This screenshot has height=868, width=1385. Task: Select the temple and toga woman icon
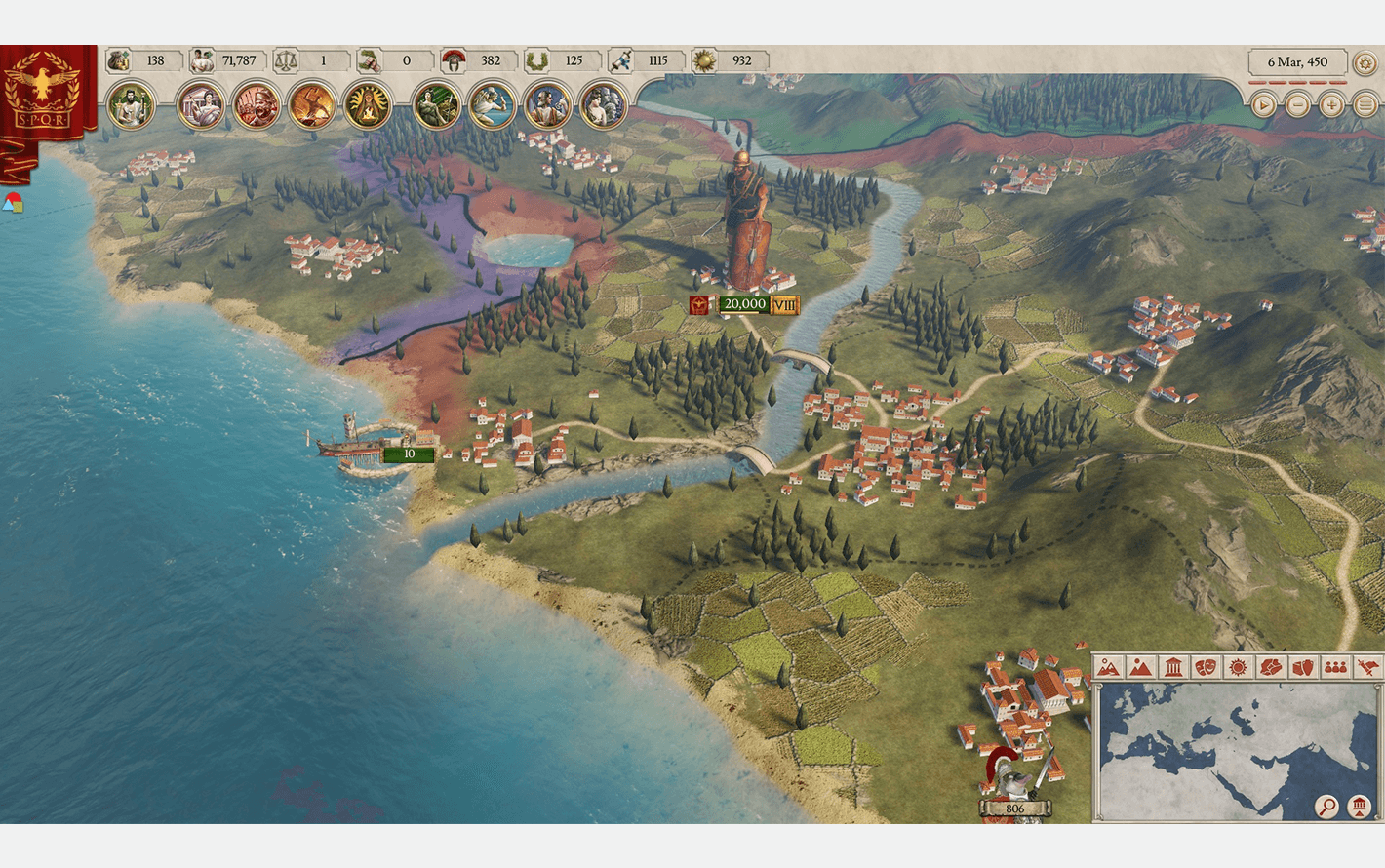(200, 104)
